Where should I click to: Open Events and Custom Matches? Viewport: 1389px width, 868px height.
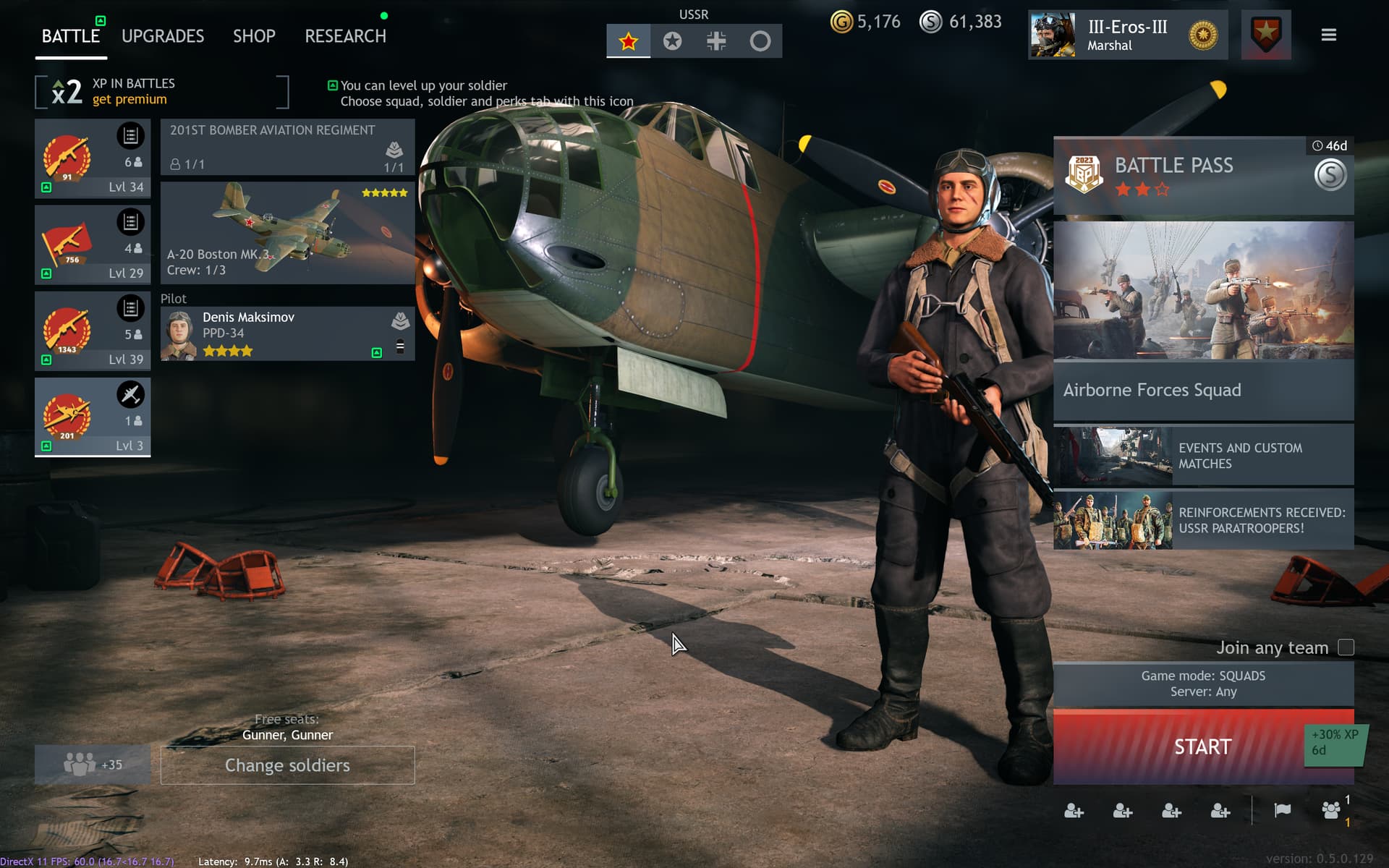1202,456
